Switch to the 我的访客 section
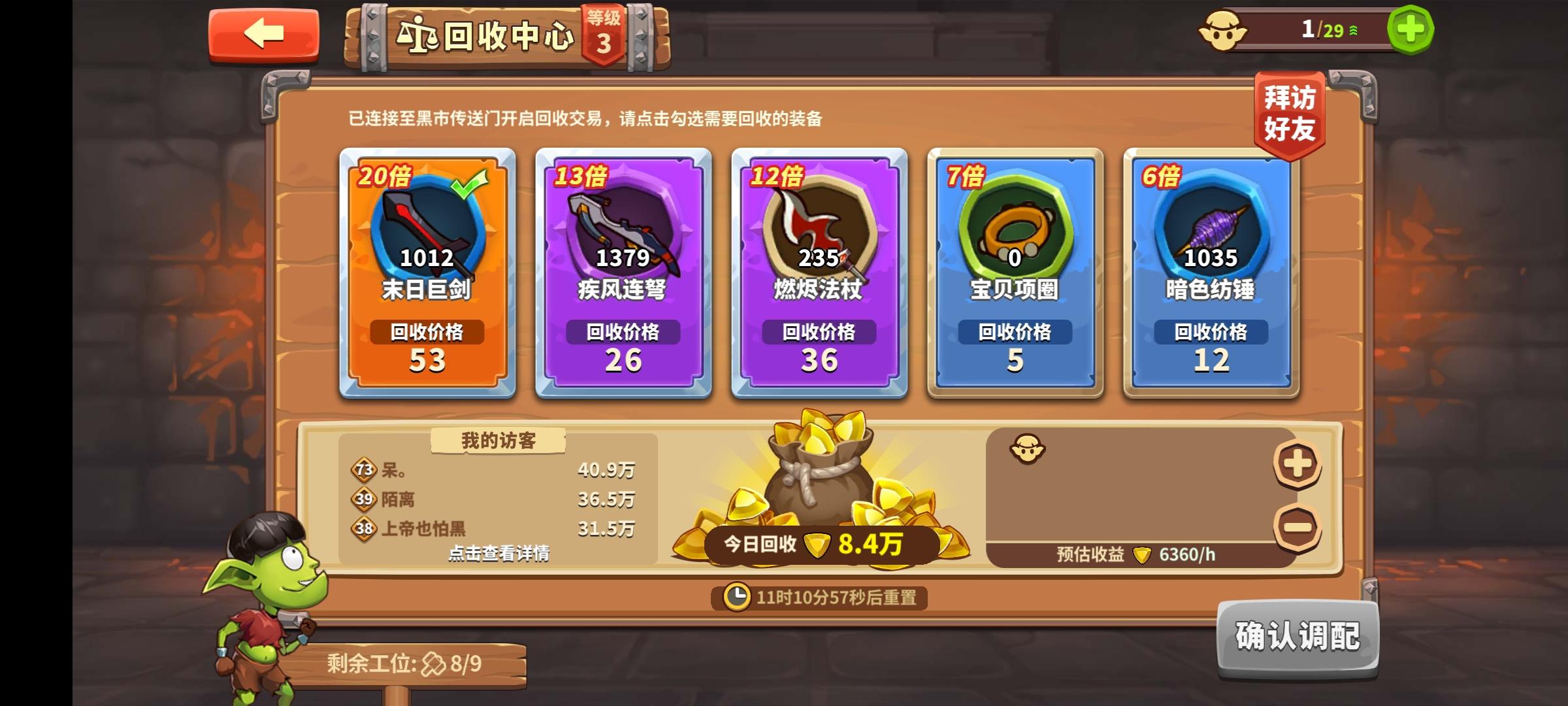Viewport: 1568px width, 706px height. [497, 441]
